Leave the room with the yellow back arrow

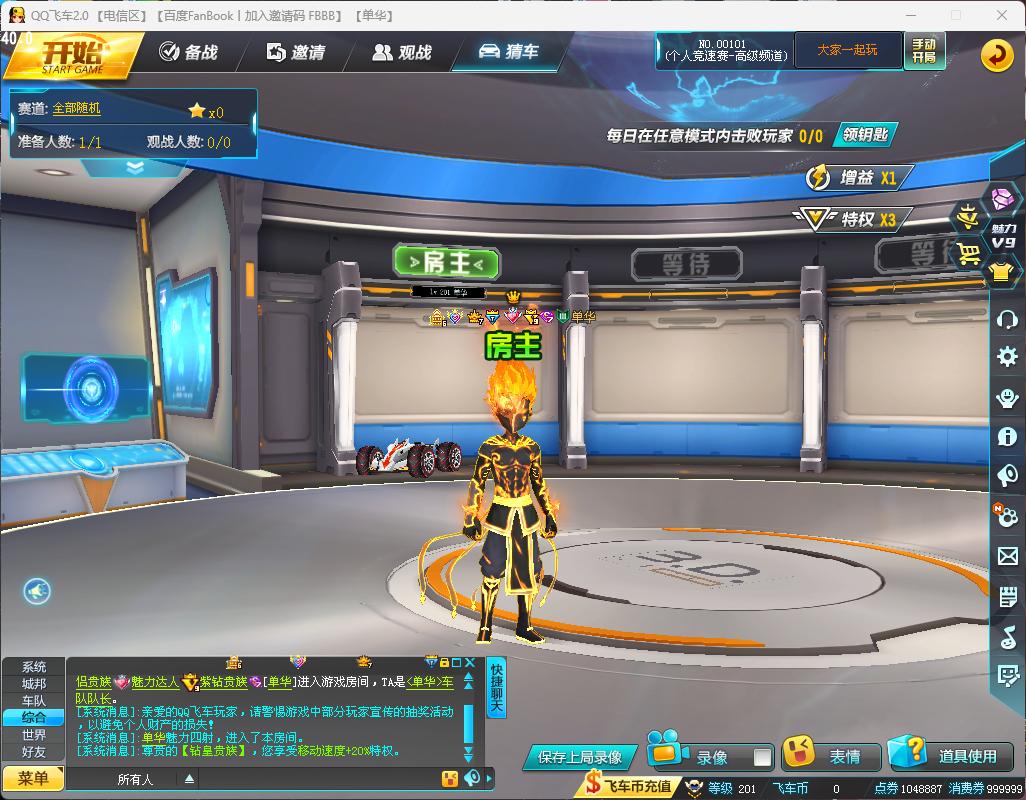(996, 55)
